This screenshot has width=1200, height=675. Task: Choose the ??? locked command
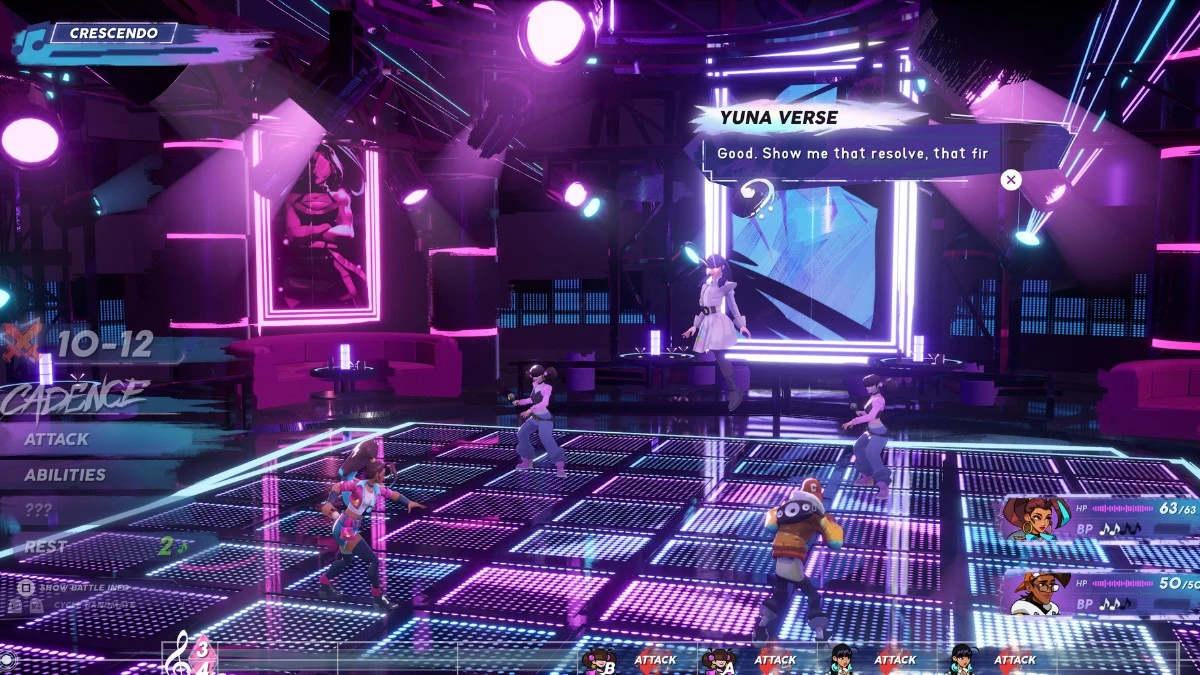[x=39, y=510]
